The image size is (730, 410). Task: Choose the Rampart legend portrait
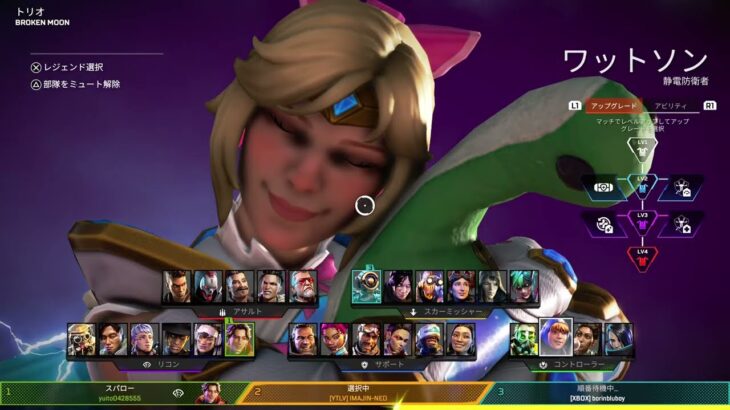(x=587, y=338)
